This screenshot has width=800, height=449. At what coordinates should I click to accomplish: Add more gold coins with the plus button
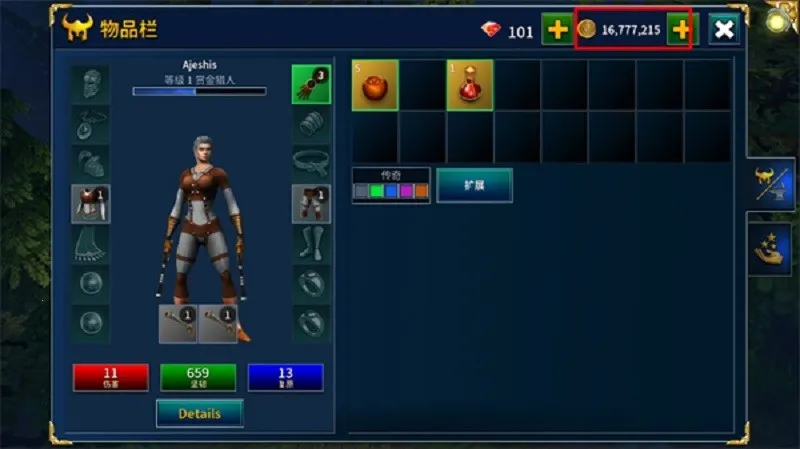[681, 29]
